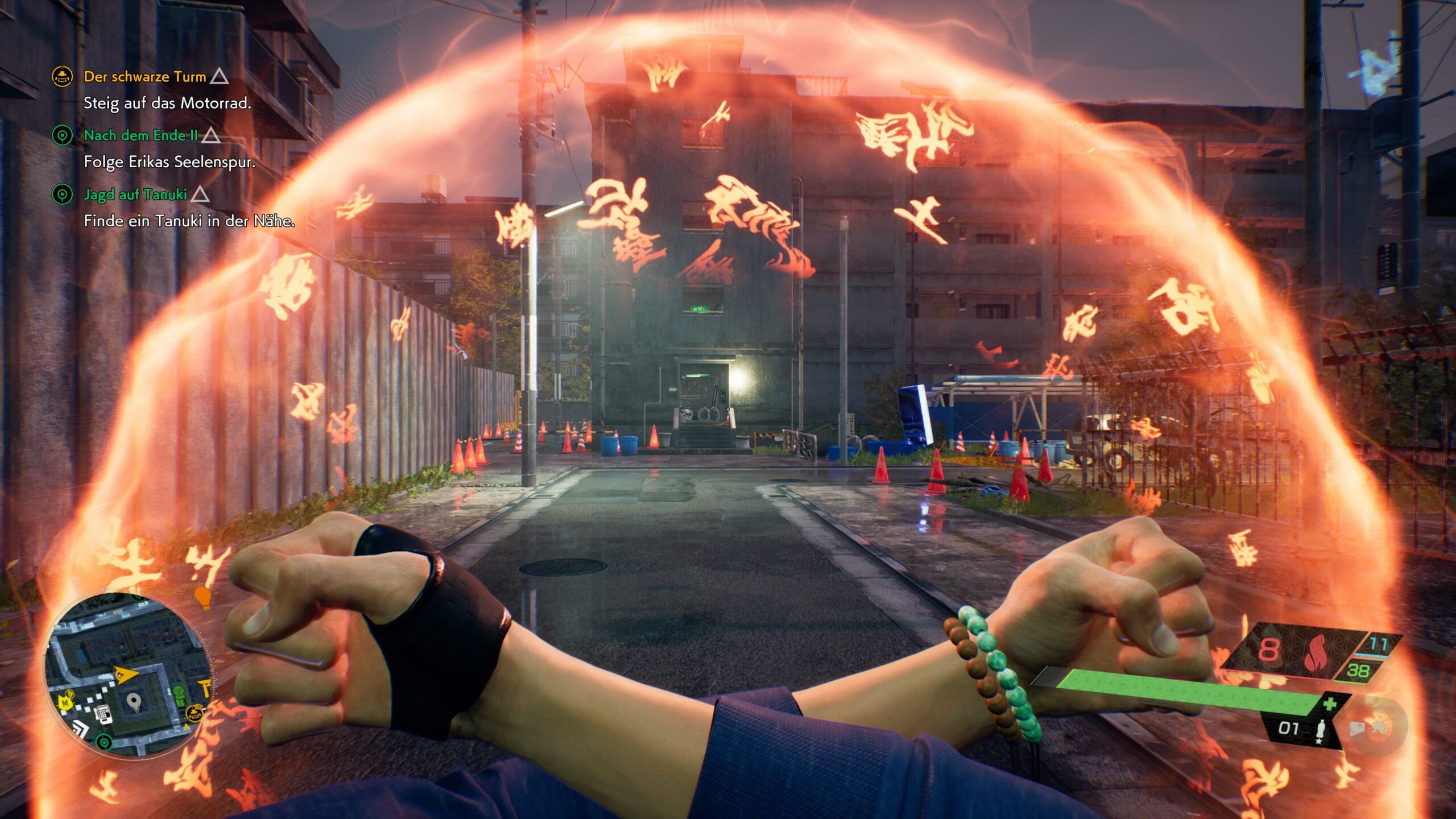
Task: Open the 'Nach dem Ende II' side quest
Action: pyautogui.click(x=141, y=135)
